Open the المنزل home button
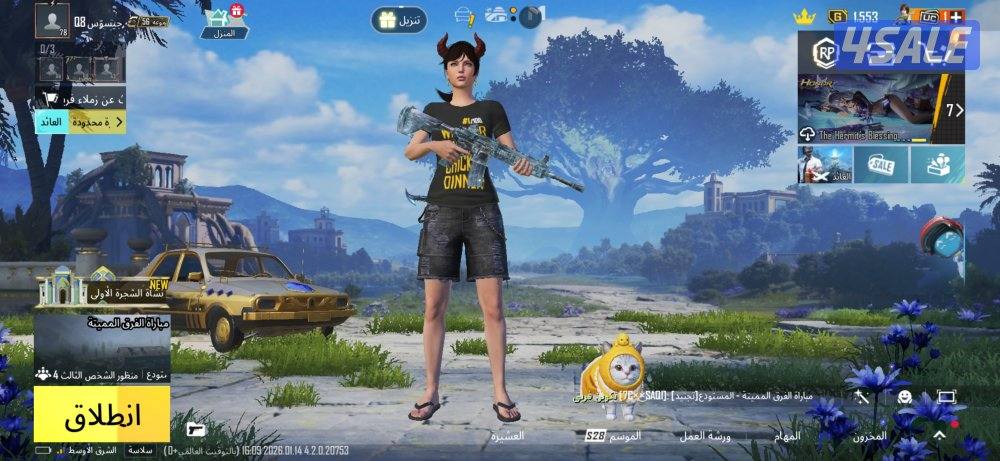The width and height of the screenshot is (1000, 461). pos(224,20)
